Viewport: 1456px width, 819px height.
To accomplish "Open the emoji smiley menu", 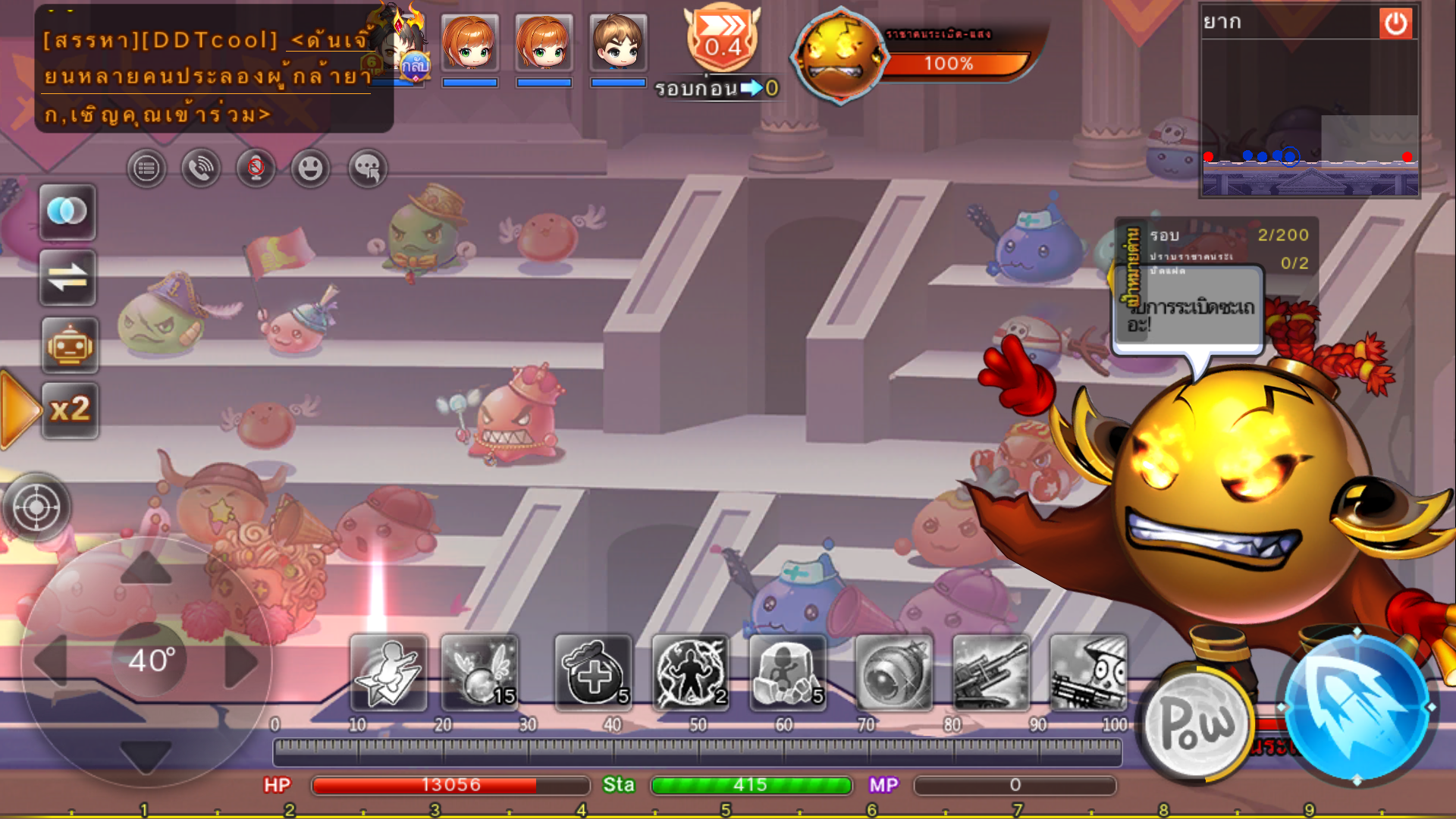I will pyautogui.click(x=310, y=168).
